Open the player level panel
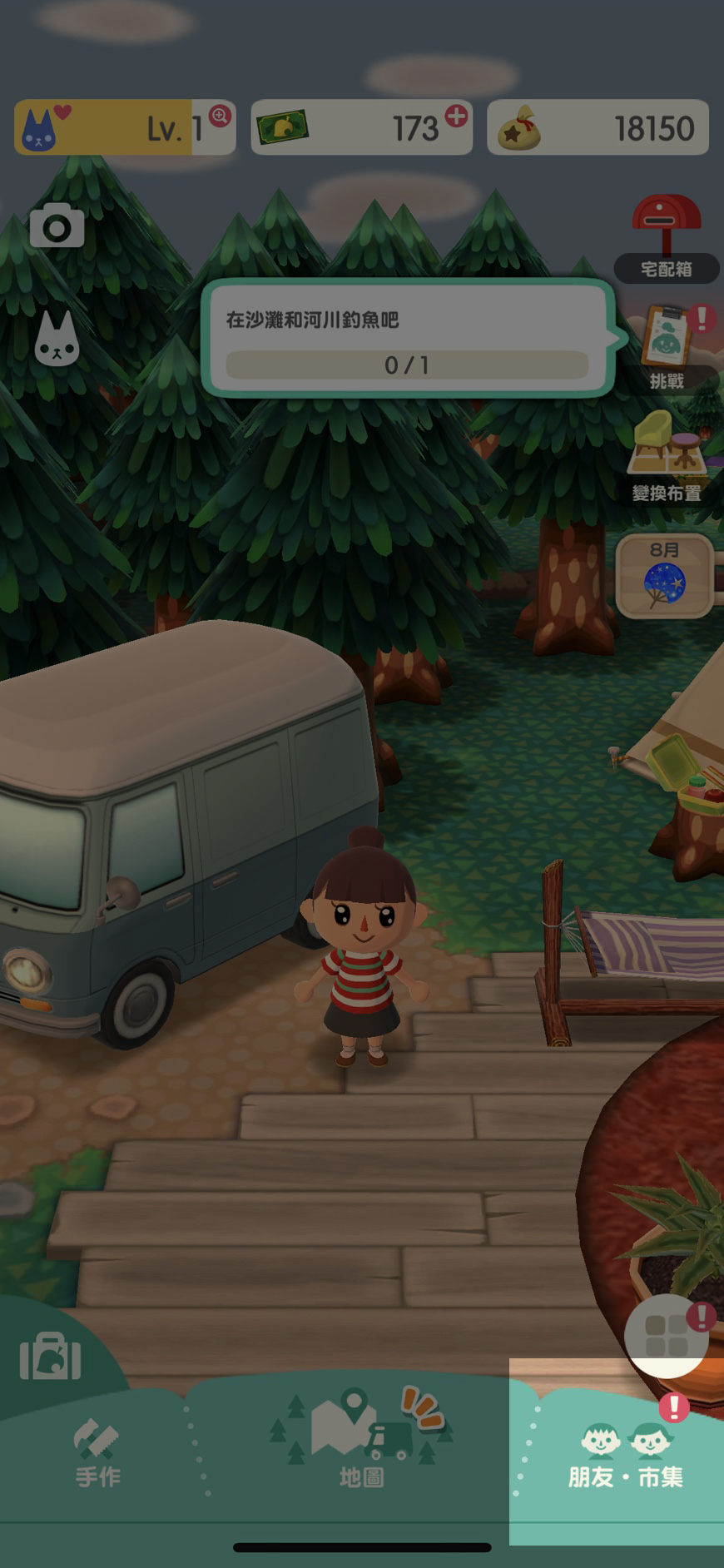The height and width of the screenshot is (1568, 724). [125, 127]
